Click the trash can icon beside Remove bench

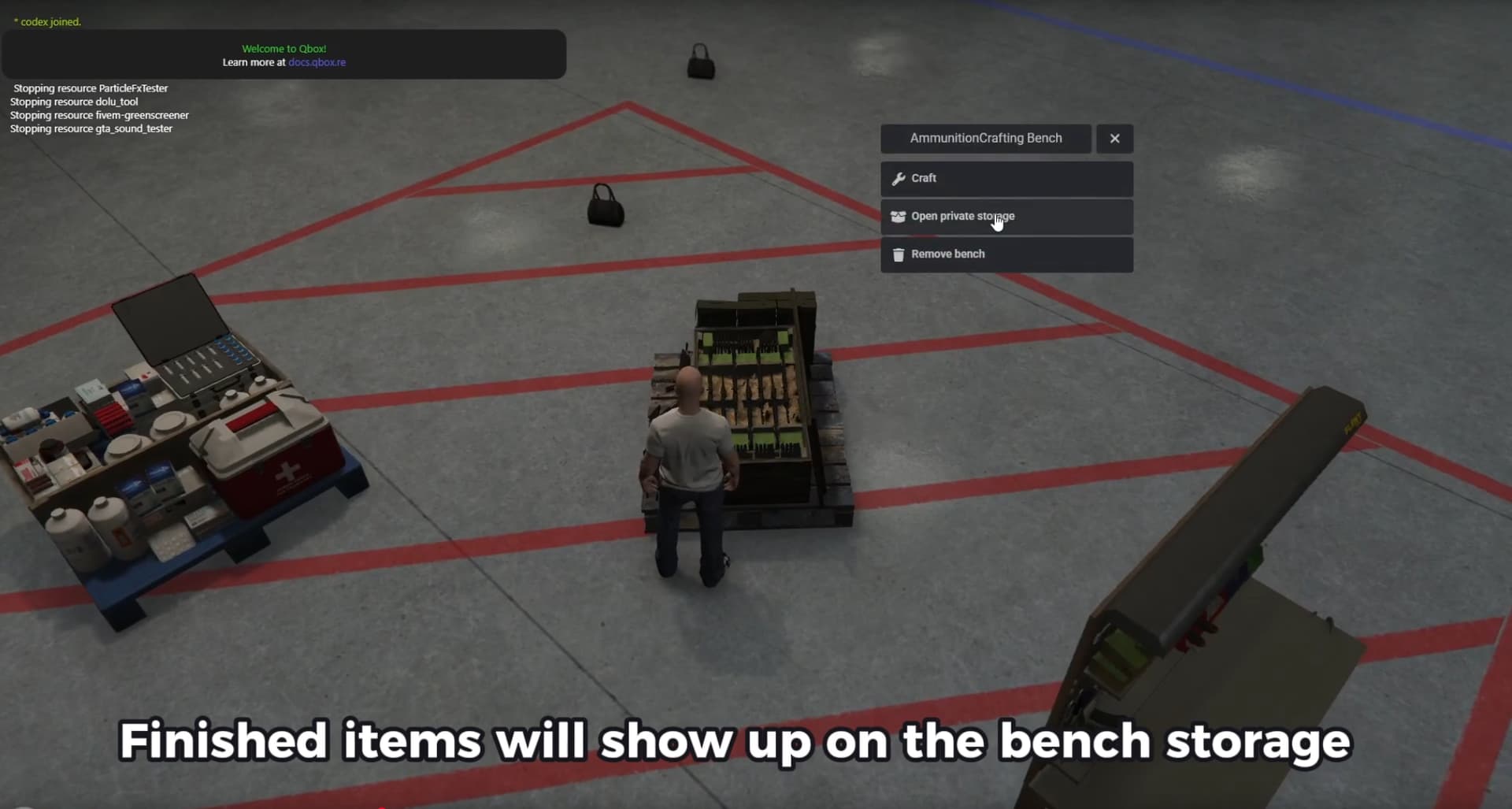(x=899, y=254)
